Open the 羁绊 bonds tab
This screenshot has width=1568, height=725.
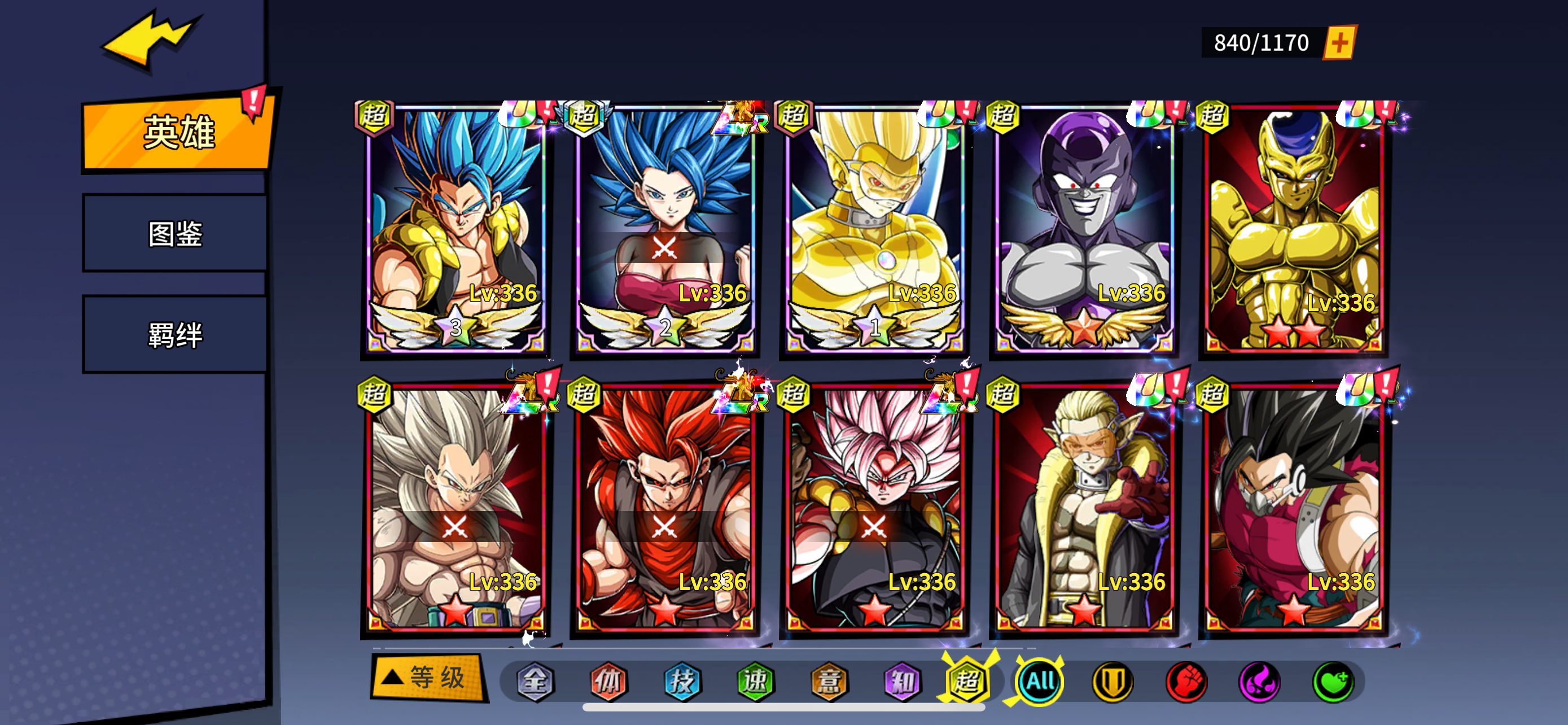tap(176, 335)
